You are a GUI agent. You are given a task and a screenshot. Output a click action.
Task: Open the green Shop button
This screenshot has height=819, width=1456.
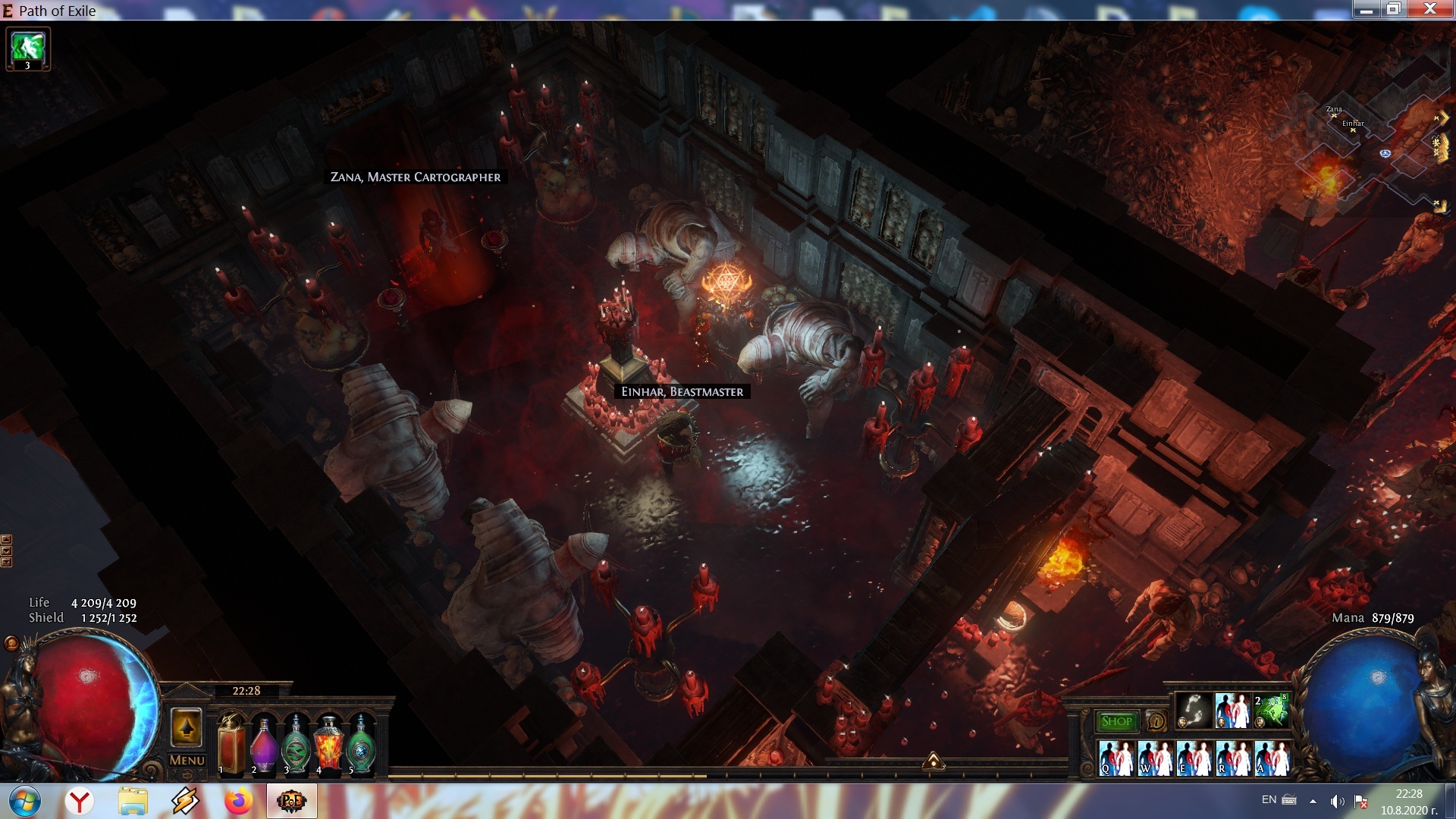pyautogui.click(x=1116, y=721)
